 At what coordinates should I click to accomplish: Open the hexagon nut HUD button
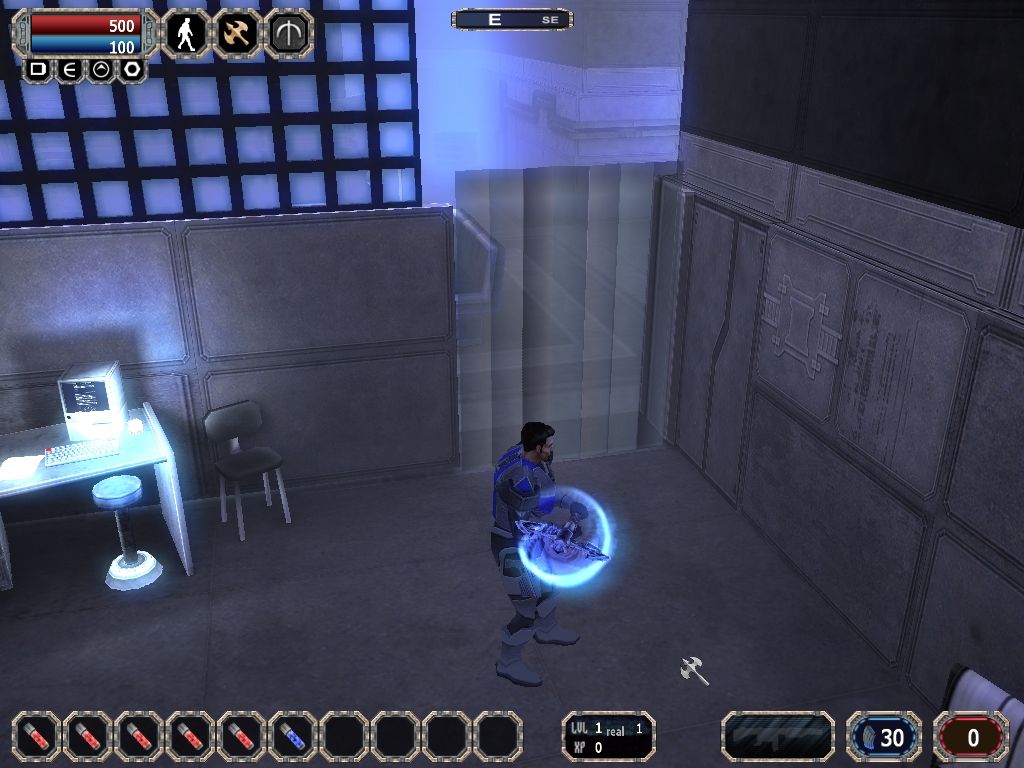(x=132, y=70)
